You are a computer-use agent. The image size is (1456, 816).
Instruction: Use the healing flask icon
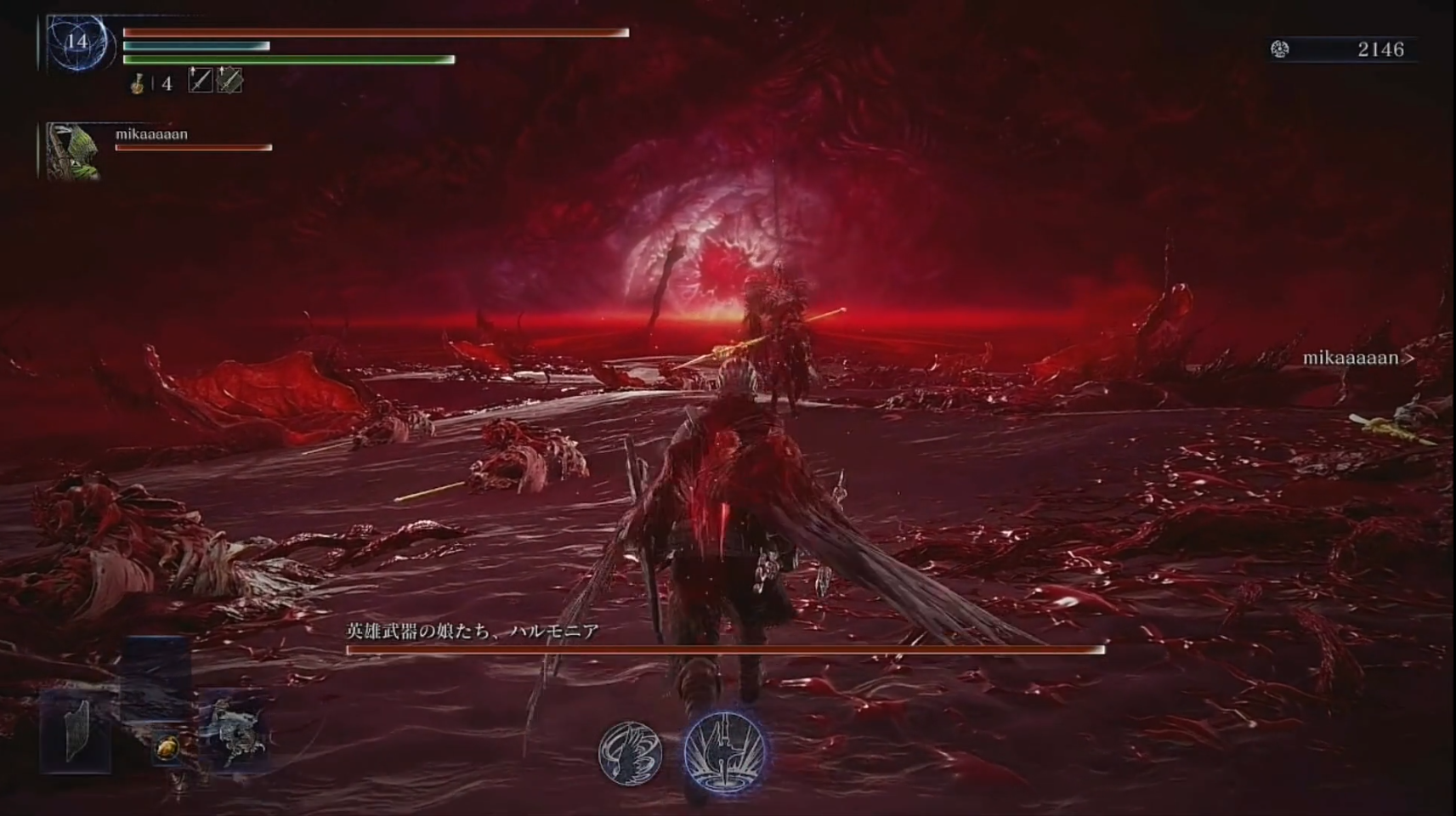pyautogui.click(x=137, y=82)
